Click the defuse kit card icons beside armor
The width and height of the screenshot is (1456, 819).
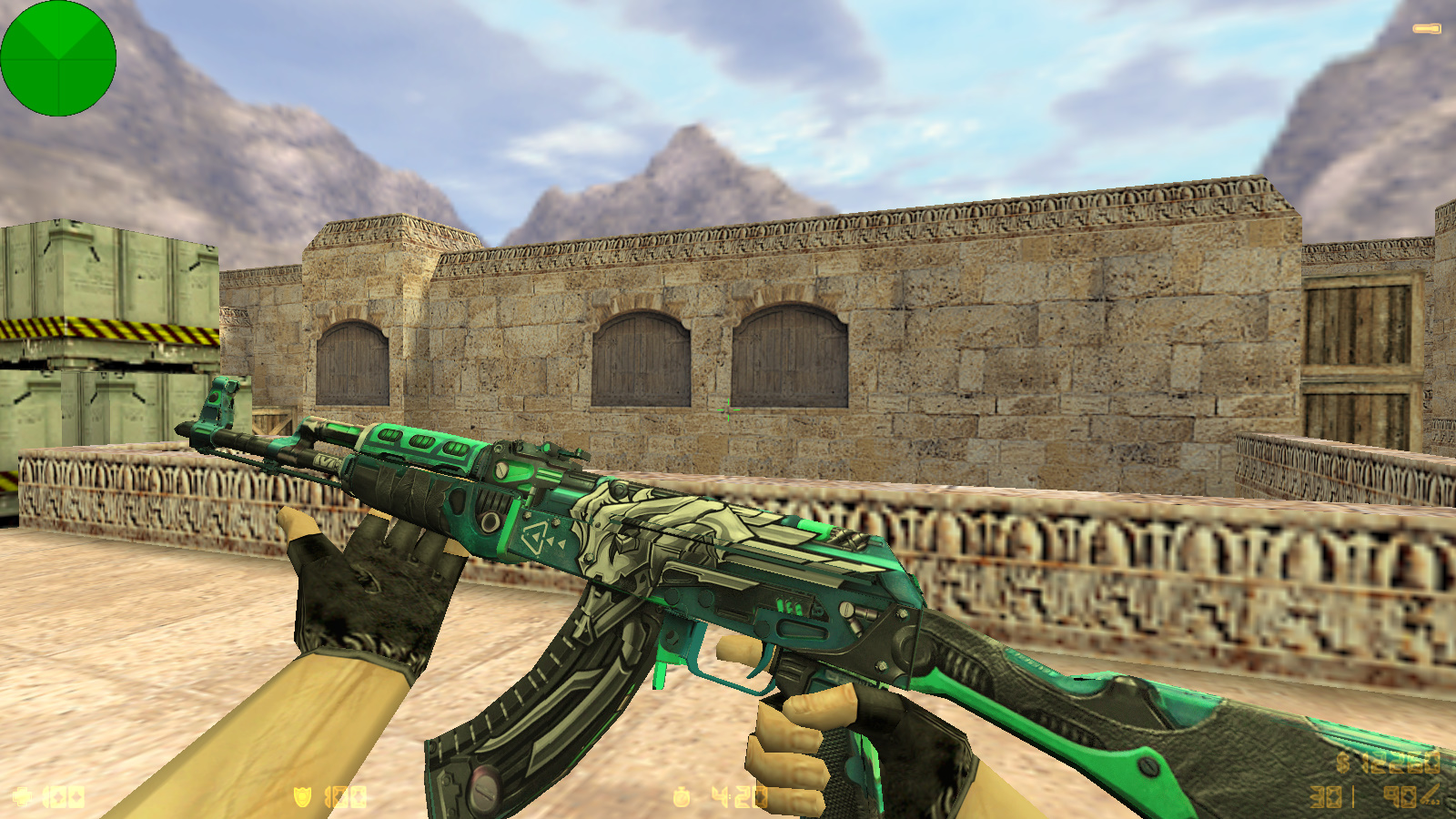tap(348, 799)
